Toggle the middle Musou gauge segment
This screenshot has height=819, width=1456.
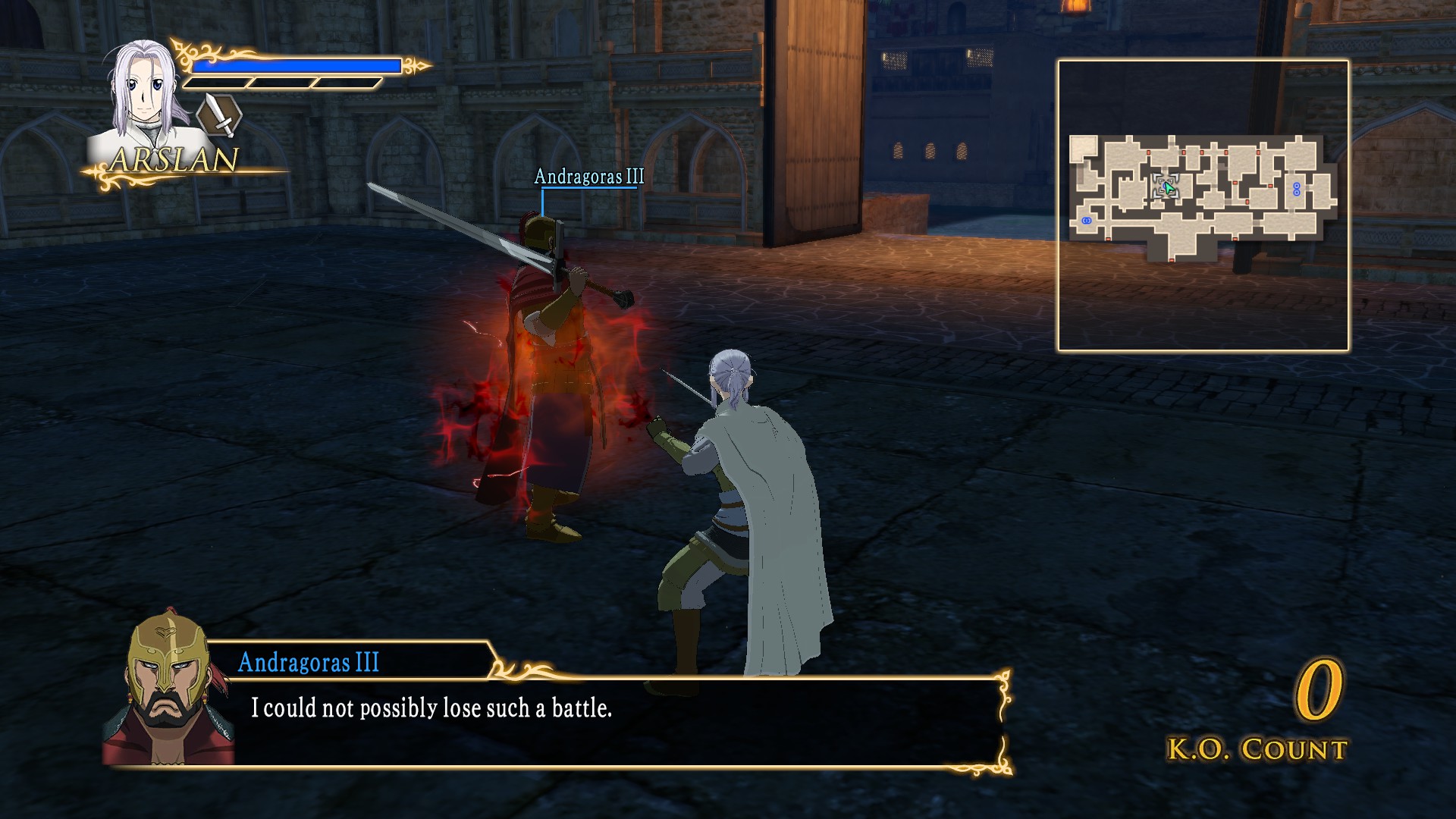(281, 83)
